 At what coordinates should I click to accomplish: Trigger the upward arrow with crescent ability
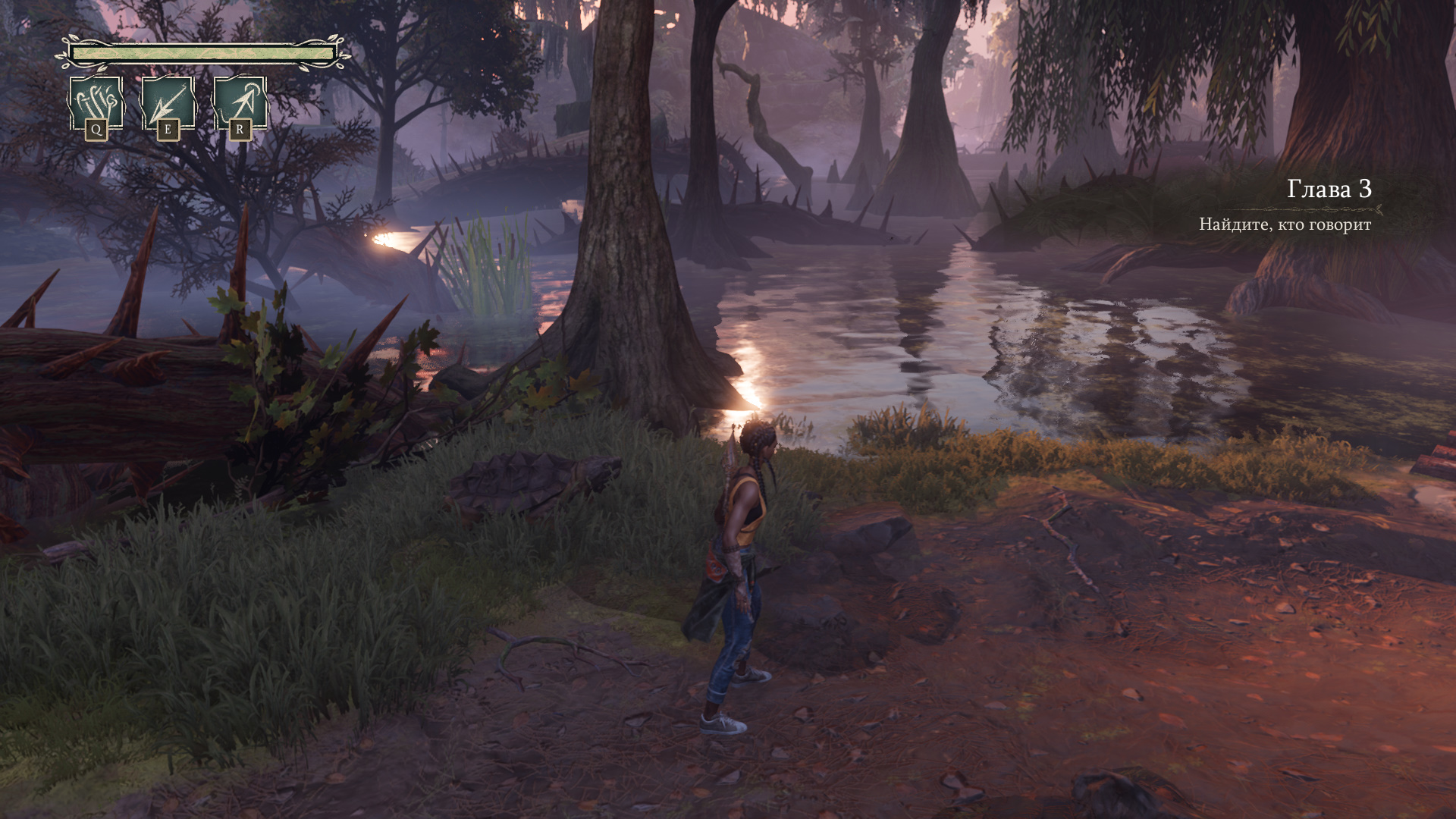point(240,104)
